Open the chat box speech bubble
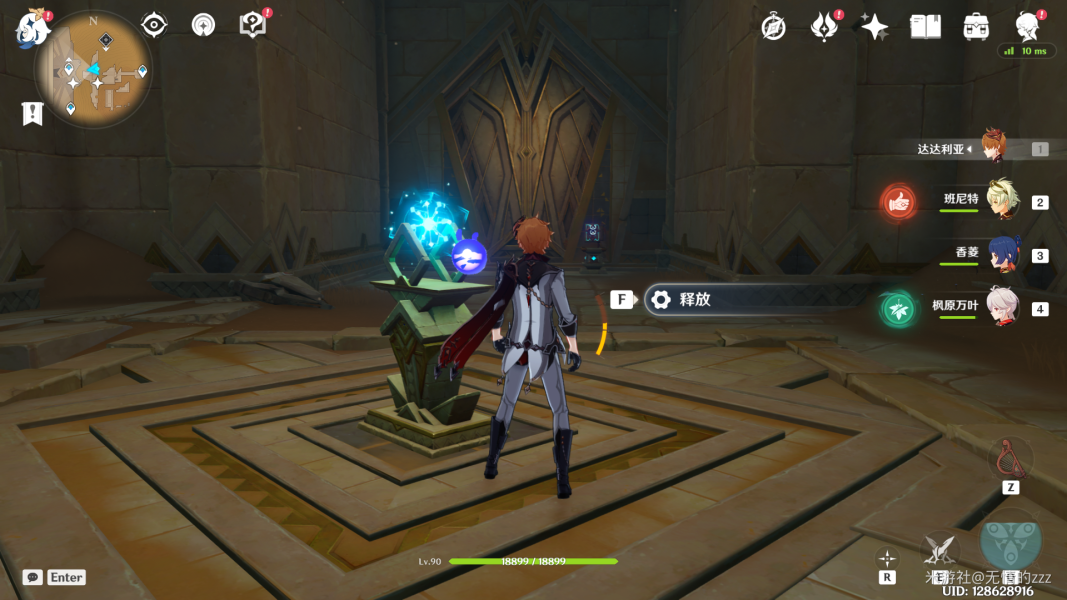This screenshot has width=1067, height=600. point(33,577)
